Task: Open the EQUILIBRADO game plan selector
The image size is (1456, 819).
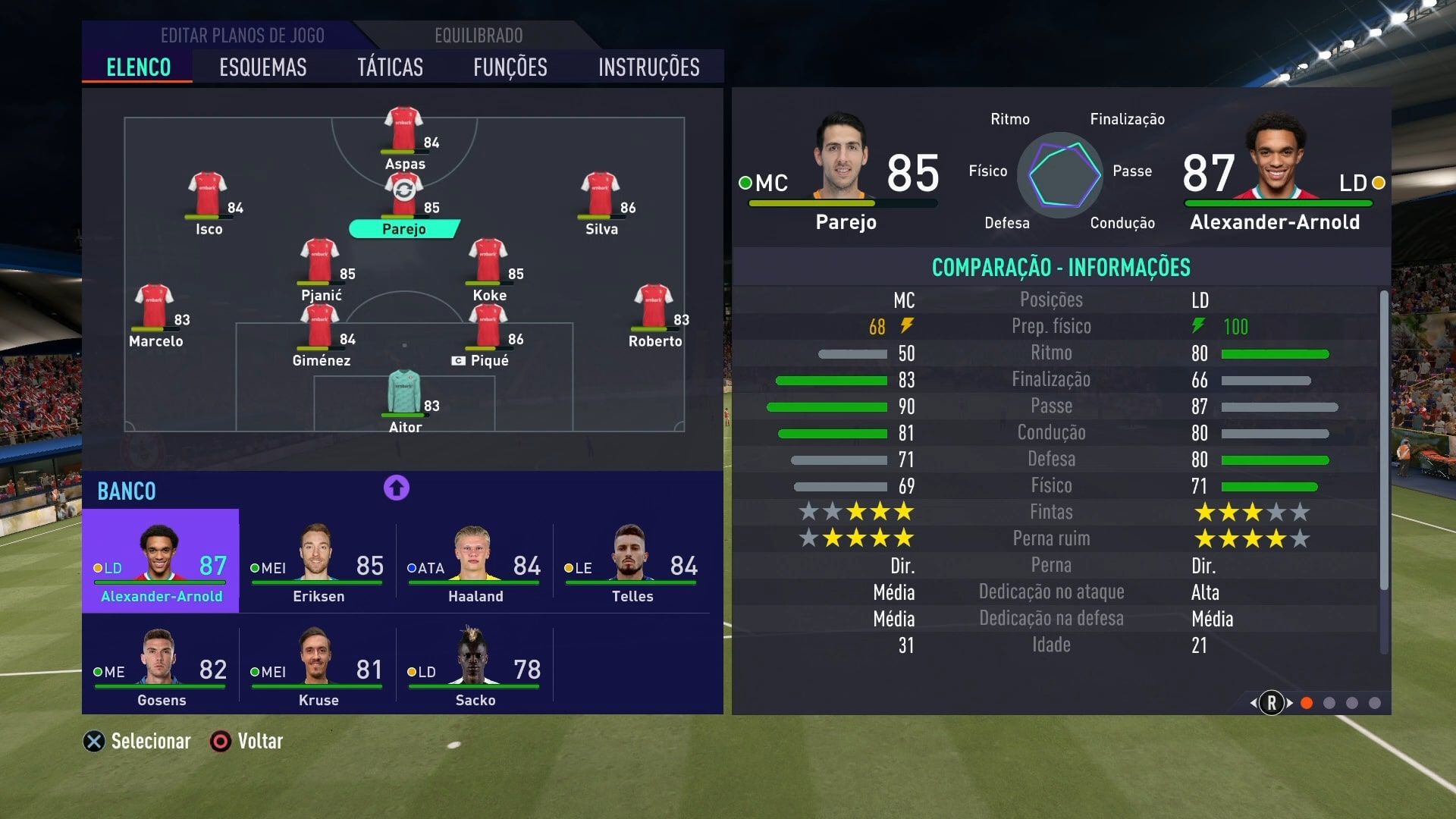Action: click(x=478, y=35)
